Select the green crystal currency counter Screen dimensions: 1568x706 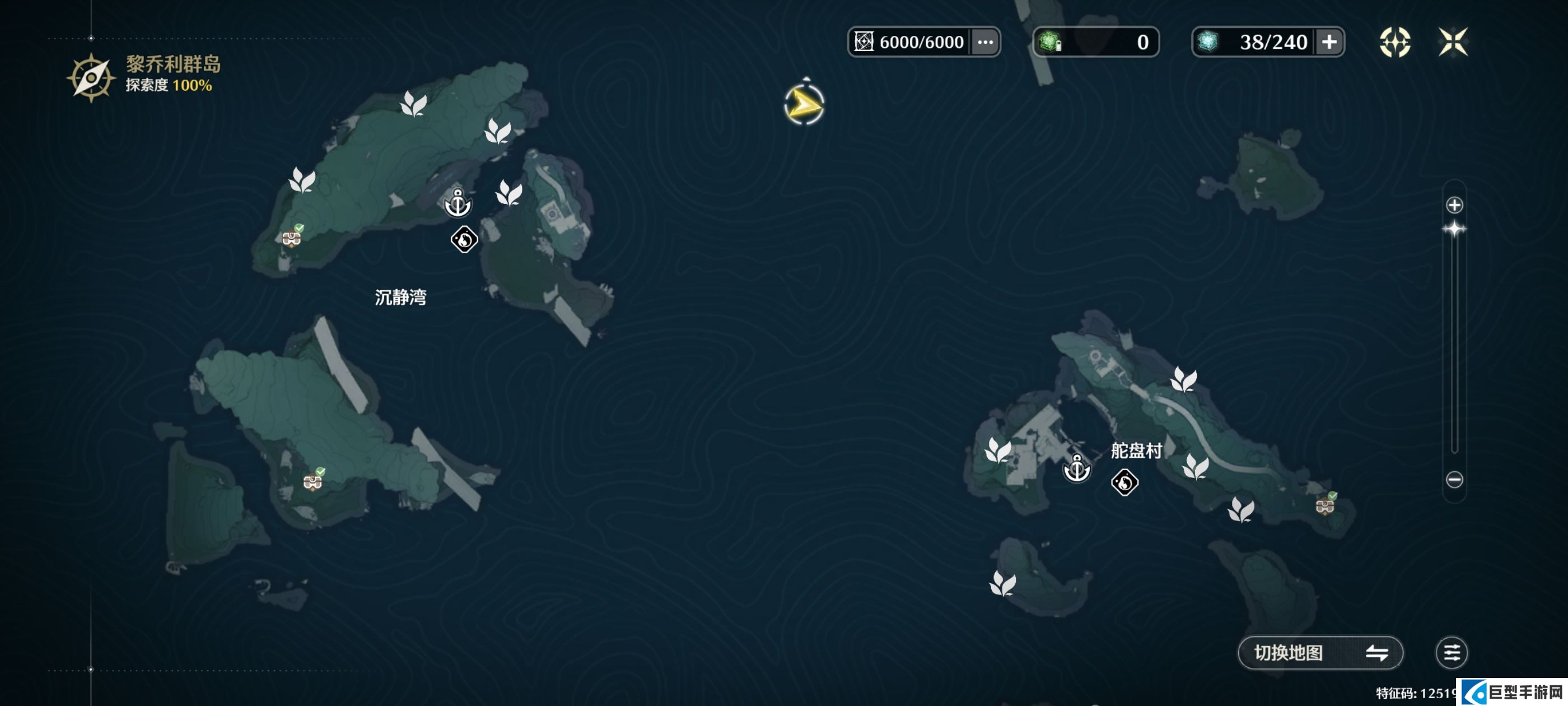1096,42
